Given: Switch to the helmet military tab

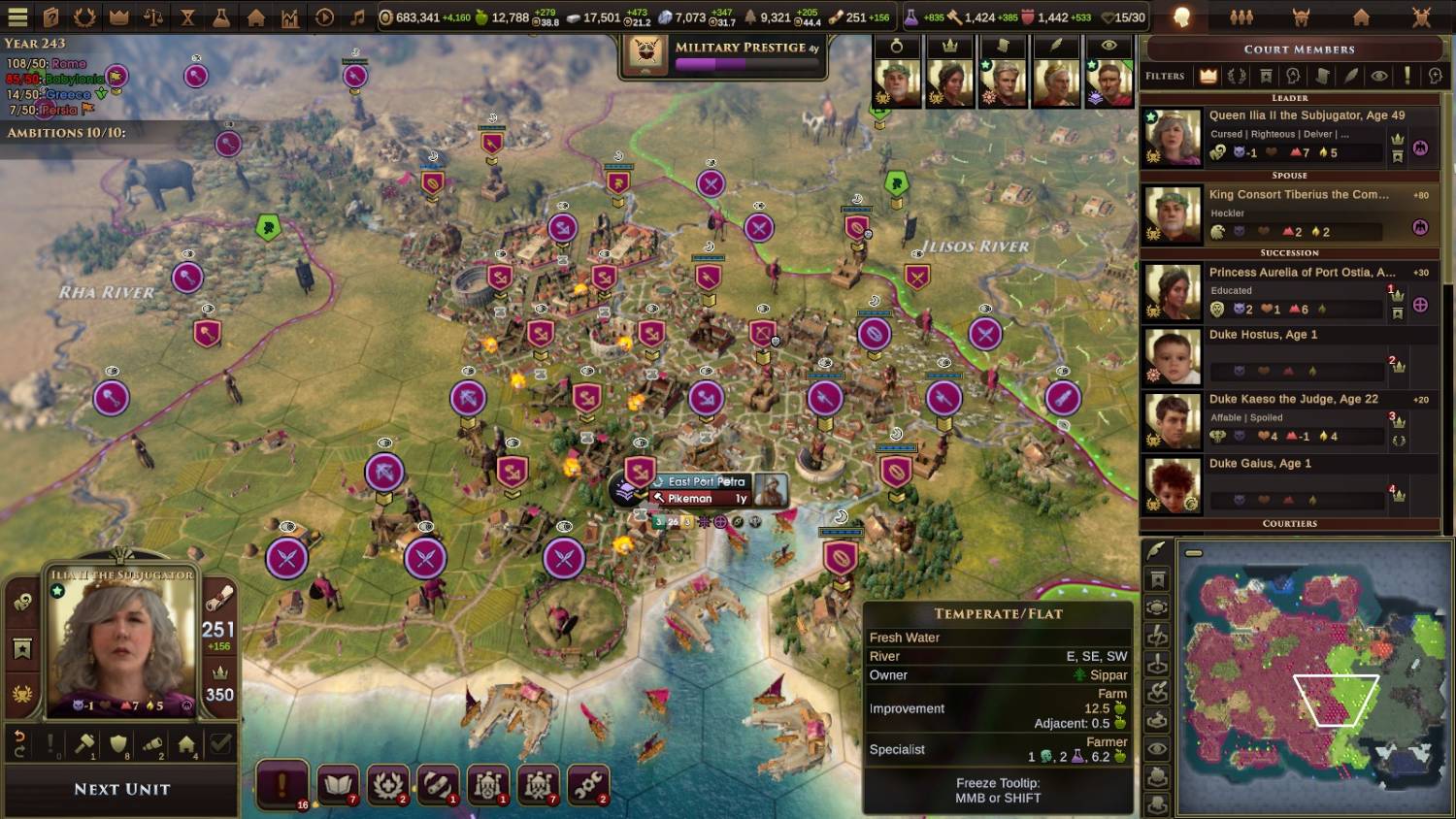Looking at the screenshot, I should (1301, 16).
